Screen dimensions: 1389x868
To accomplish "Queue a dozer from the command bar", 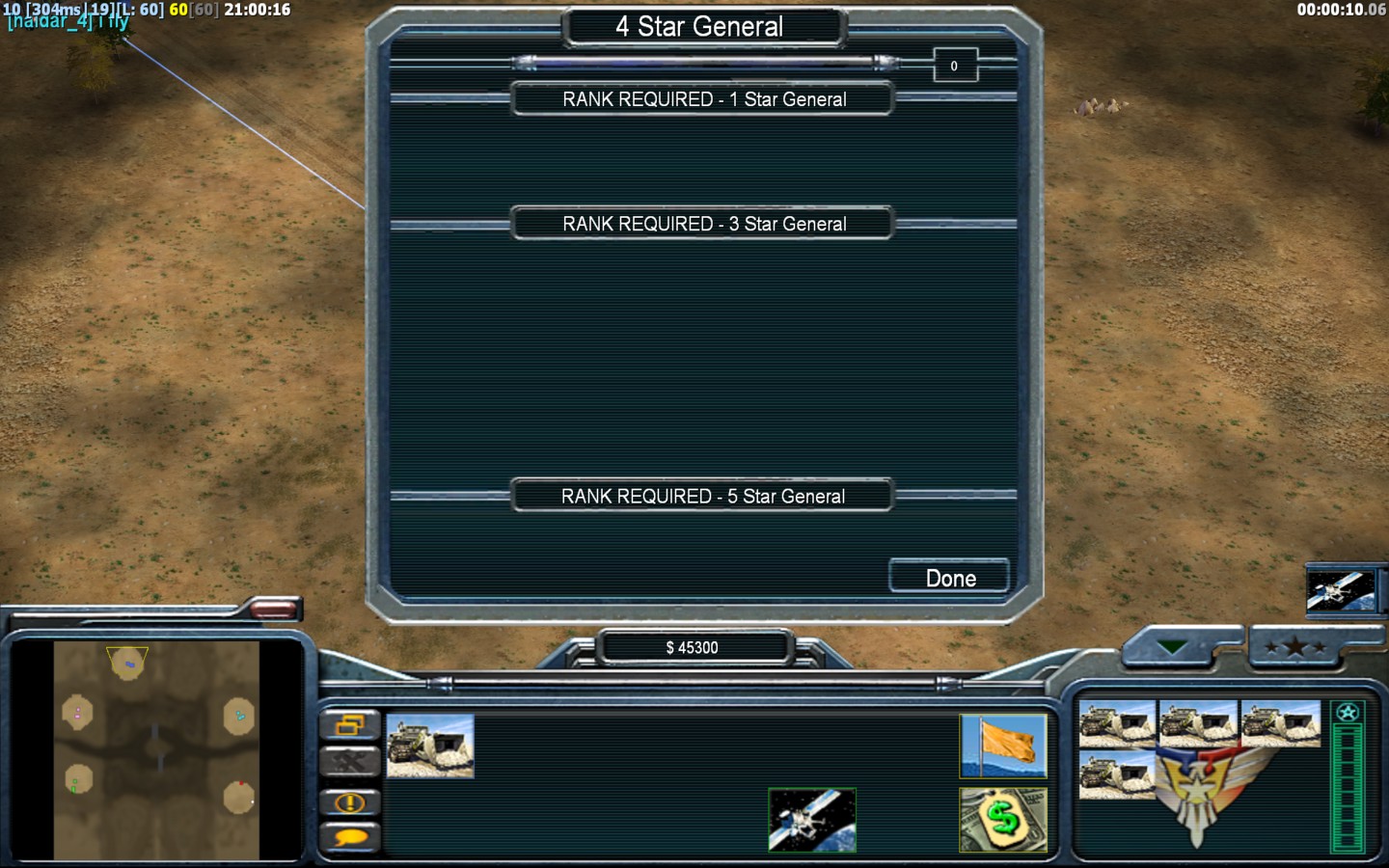I will 430,746.
